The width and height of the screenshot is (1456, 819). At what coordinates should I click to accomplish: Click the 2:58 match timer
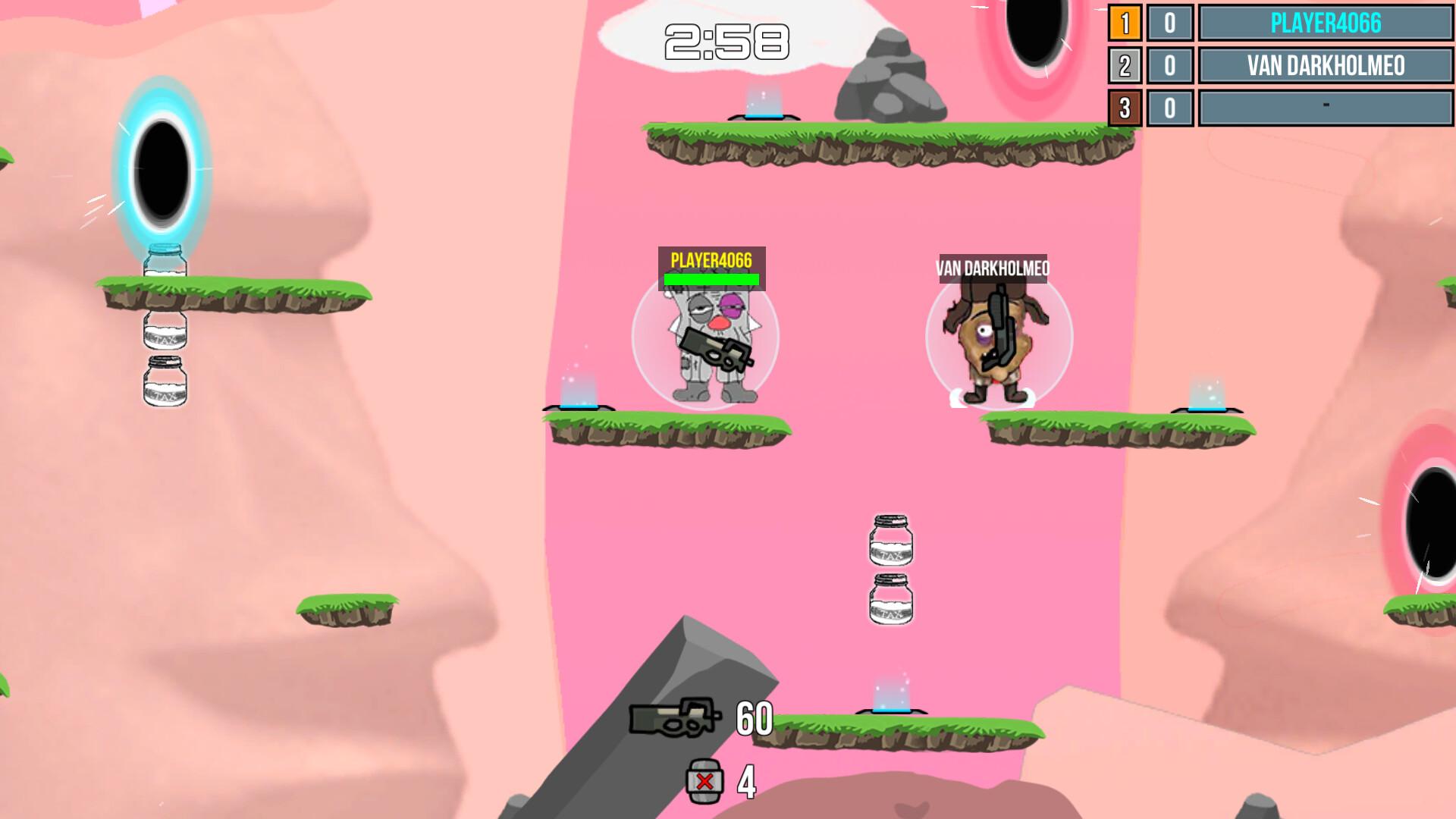[726, 42]
